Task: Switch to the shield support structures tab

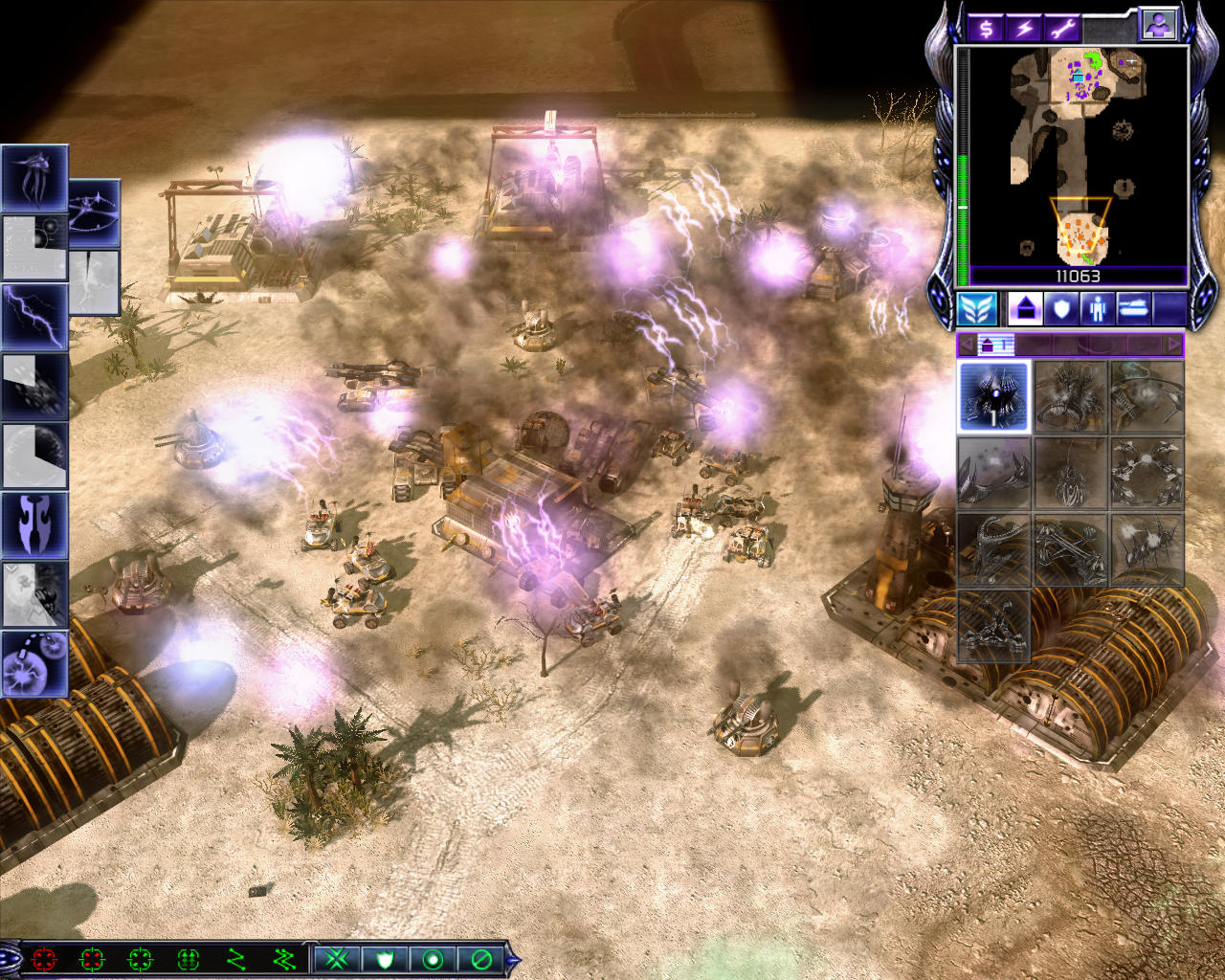Action: pyautogui.click(x=1060, y=309)
